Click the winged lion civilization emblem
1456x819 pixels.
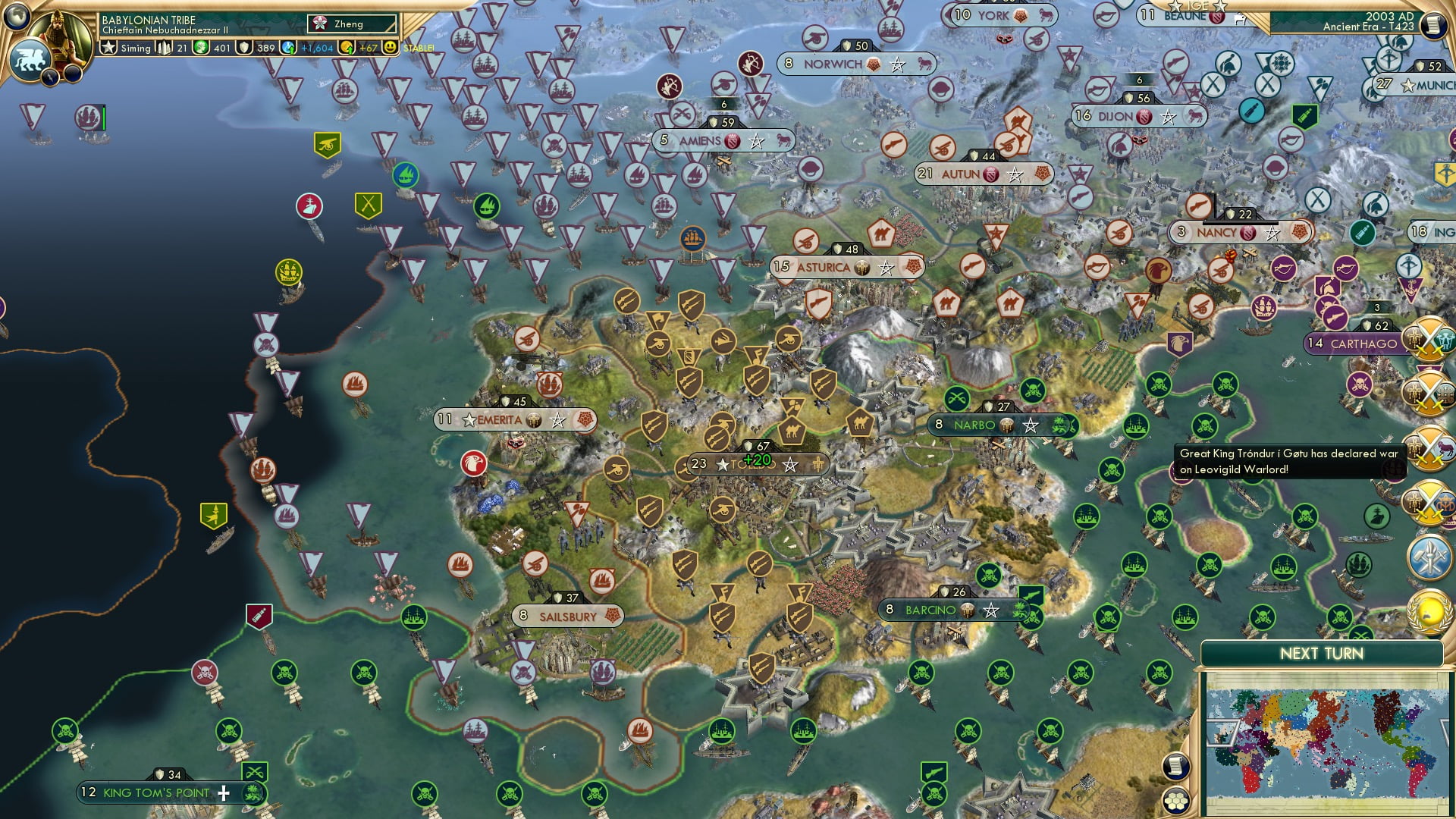29,58
